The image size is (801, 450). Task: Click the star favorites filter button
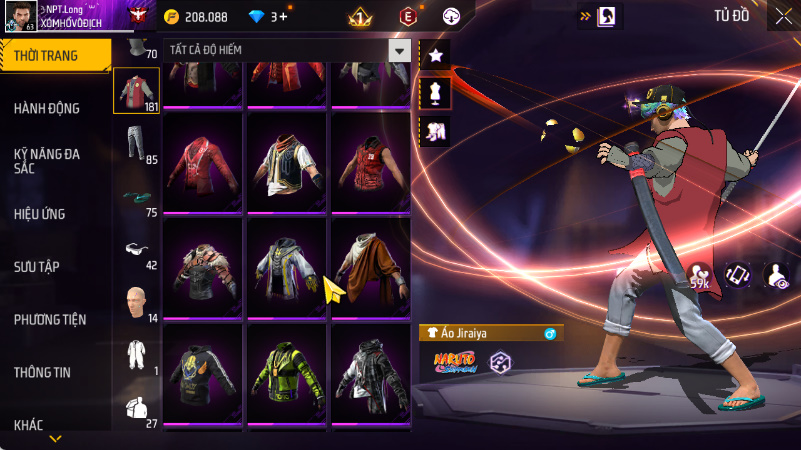tap(436, 56)
